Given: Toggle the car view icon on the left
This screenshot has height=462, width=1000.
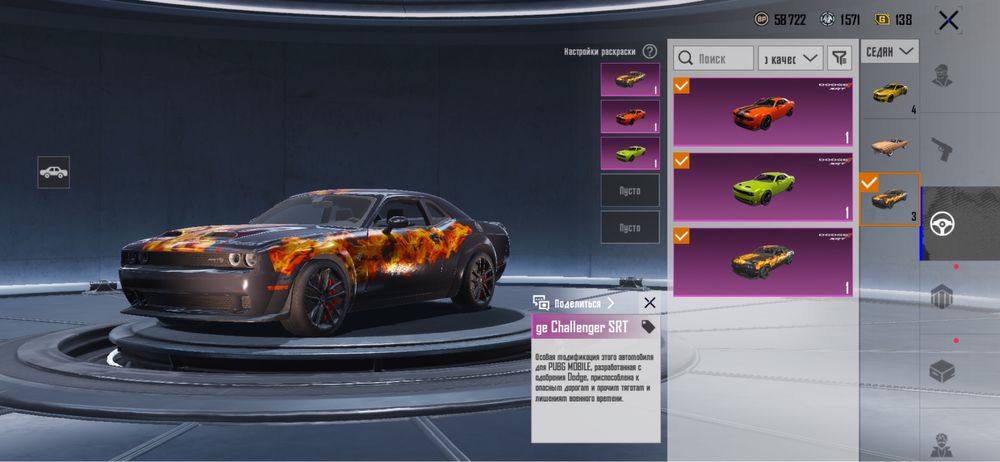Looking at the screenshot, I should [x=54, y=172].
